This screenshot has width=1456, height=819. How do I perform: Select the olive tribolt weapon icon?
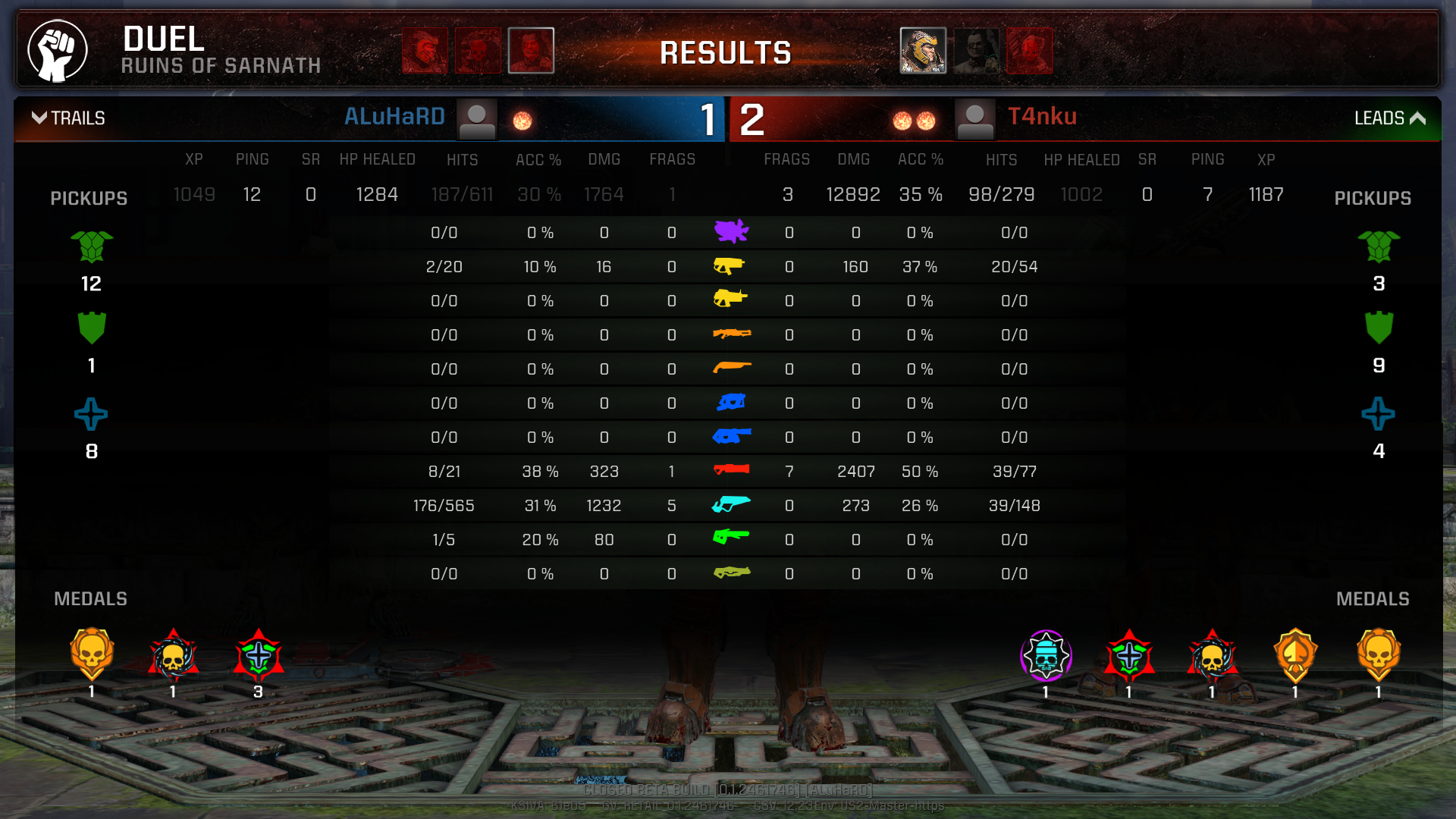[731, 573]
